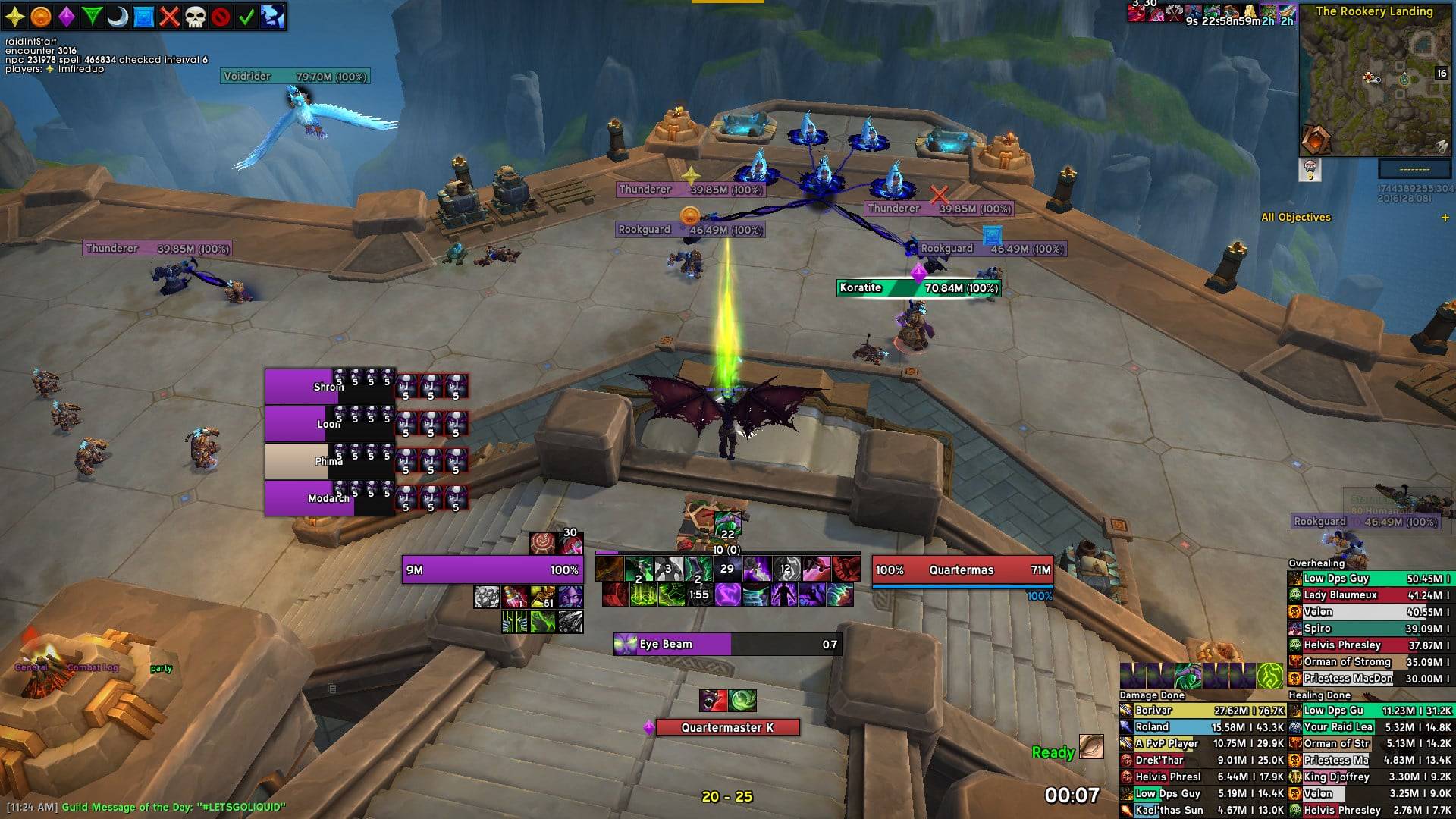Activate the ability showing 1:55 cooldown
This screenshot has width=1456, height=819.
(x=698, y=595)
